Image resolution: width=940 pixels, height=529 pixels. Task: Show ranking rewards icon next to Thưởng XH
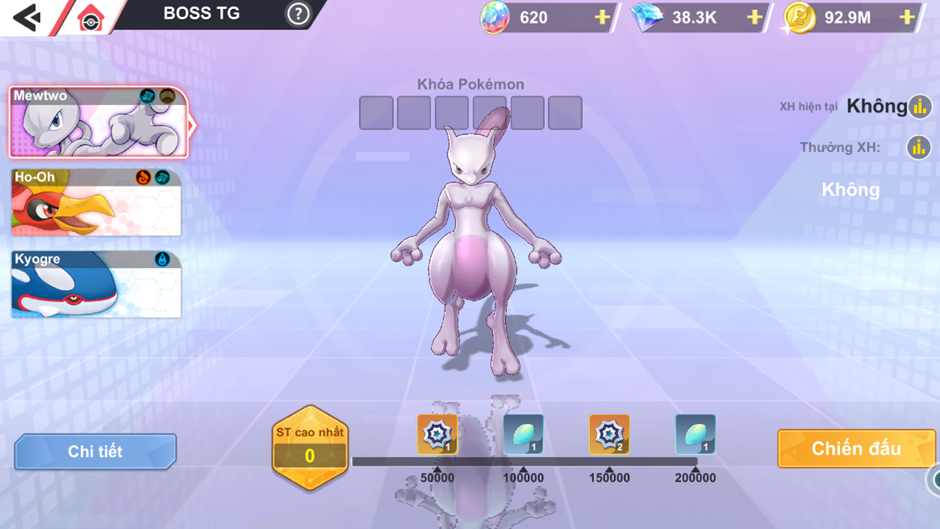[918, 148]
